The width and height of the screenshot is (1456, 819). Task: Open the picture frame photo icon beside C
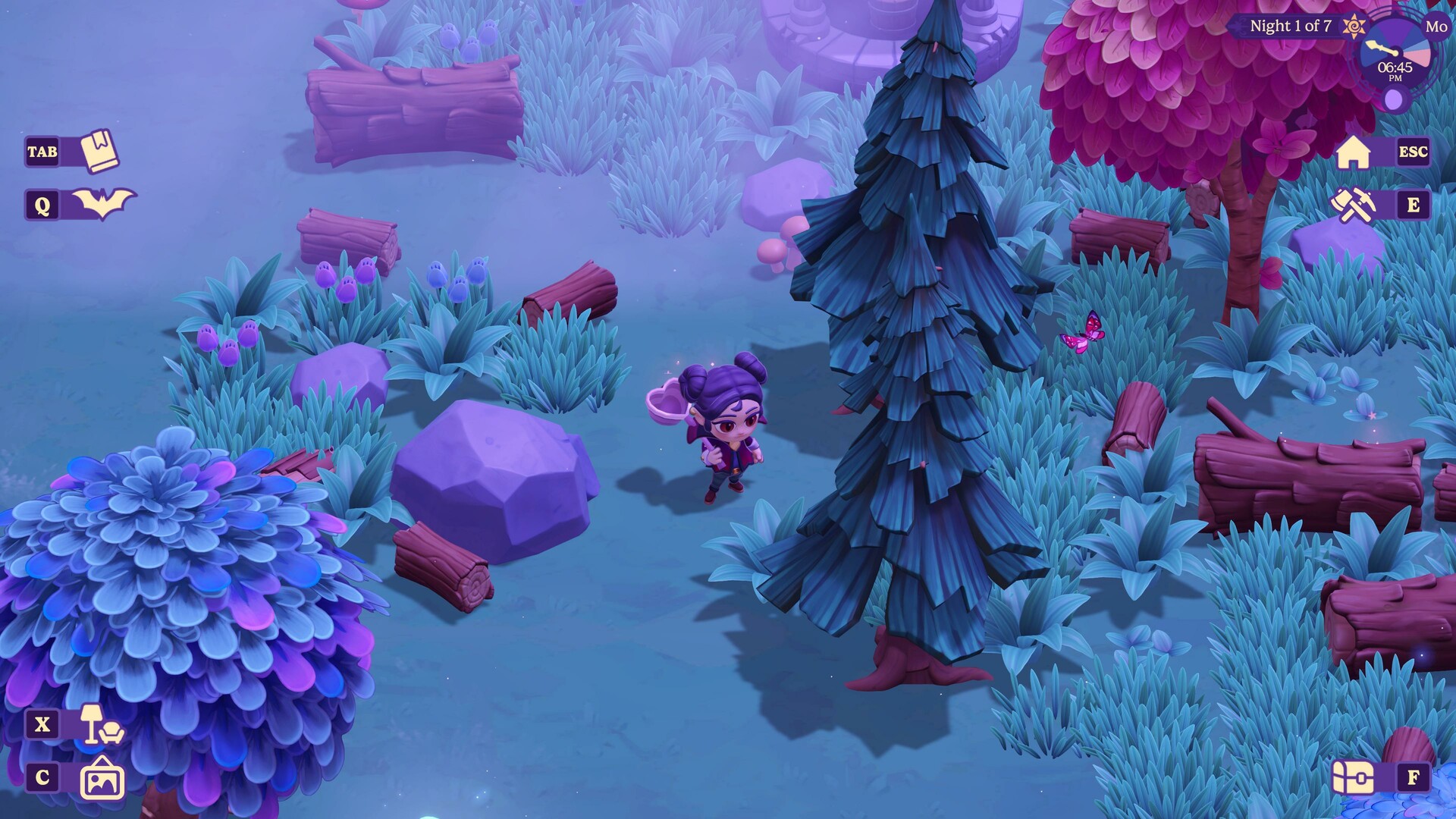[x=103, y=777]
